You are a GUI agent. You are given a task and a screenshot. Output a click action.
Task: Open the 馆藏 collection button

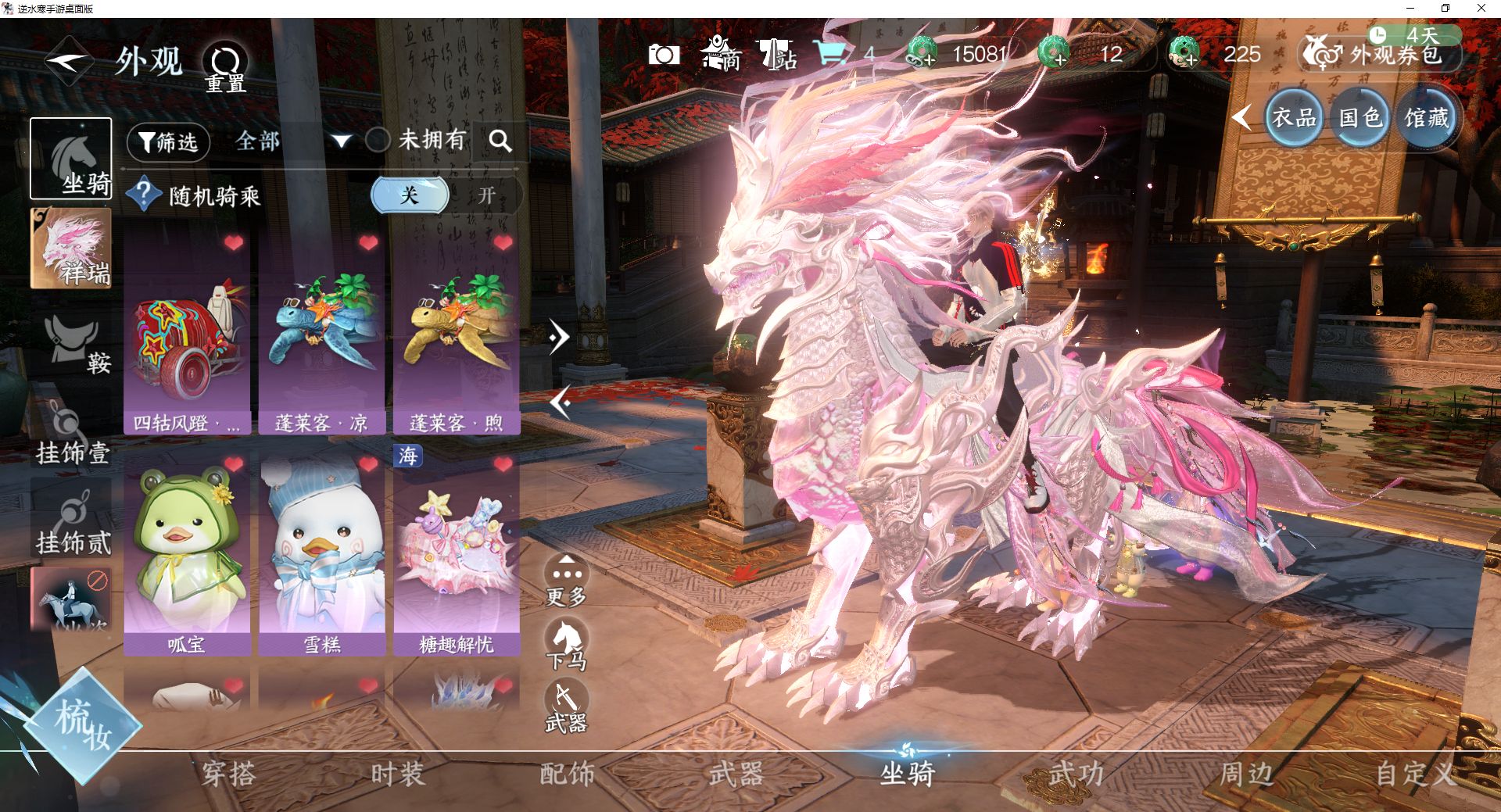click(x=1426, y=119)
